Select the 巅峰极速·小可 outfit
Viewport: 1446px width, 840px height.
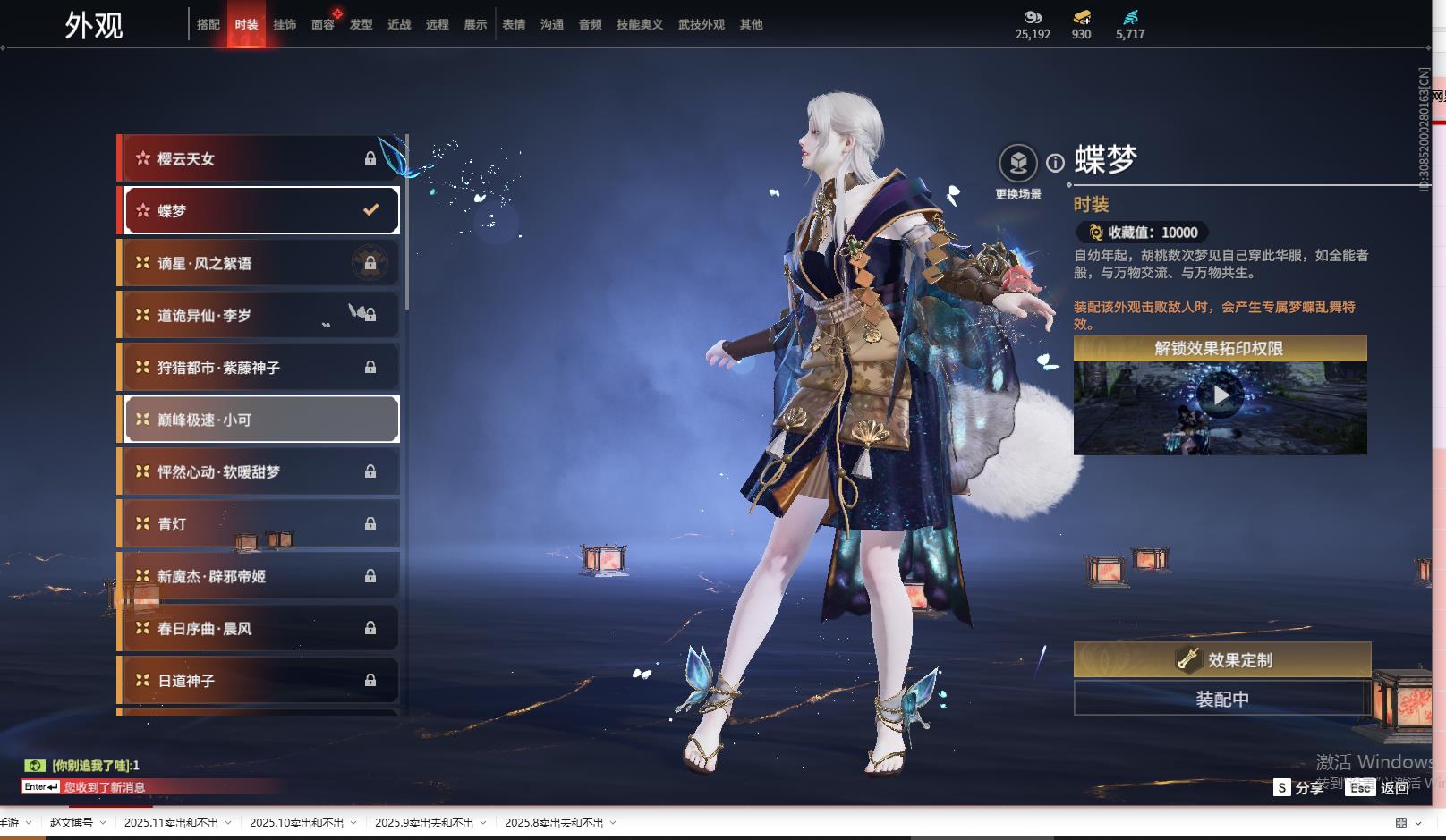(260, 420)
